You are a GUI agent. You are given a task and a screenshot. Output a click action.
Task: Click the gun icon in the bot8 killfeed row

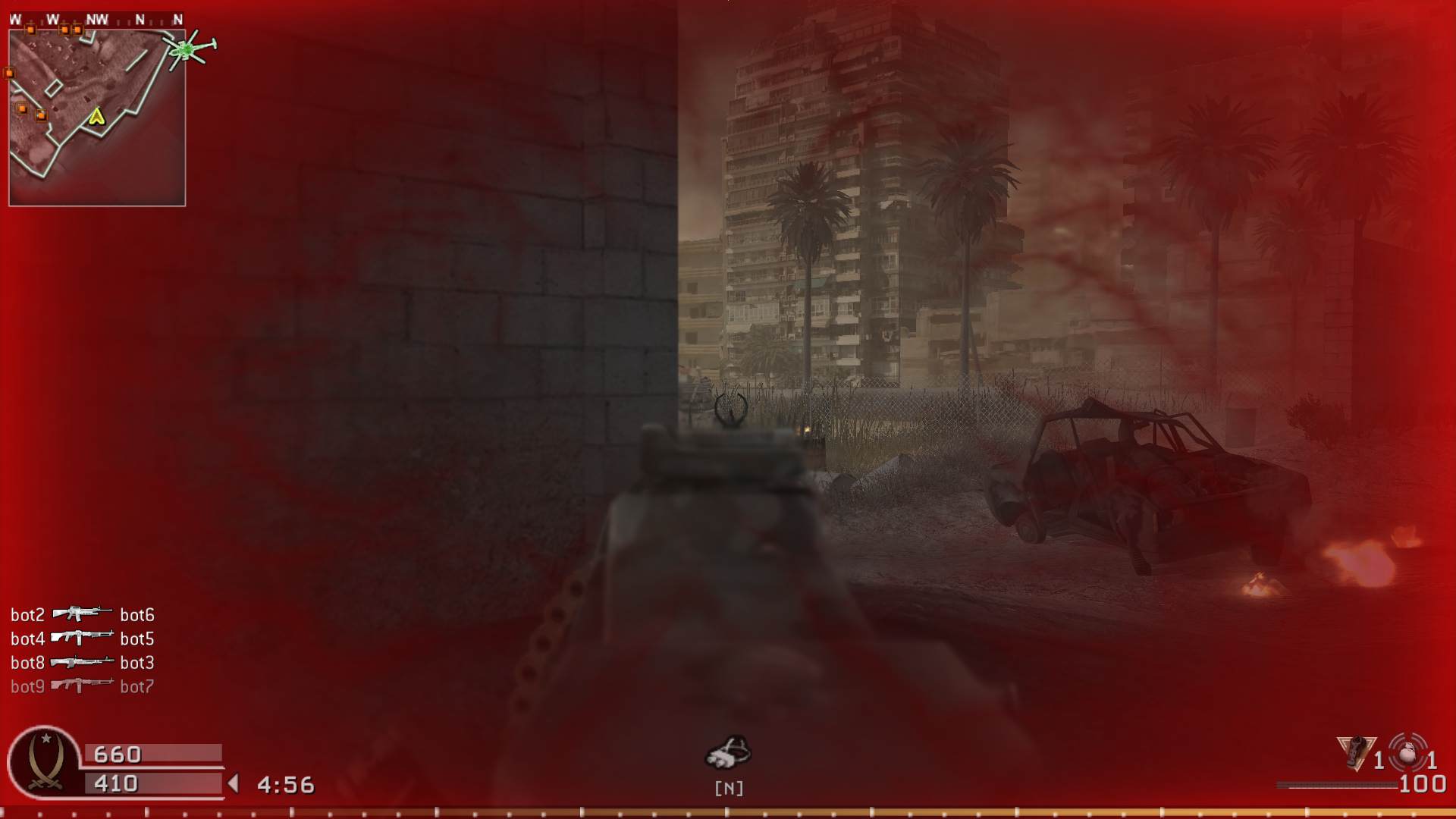pos(81,661)
